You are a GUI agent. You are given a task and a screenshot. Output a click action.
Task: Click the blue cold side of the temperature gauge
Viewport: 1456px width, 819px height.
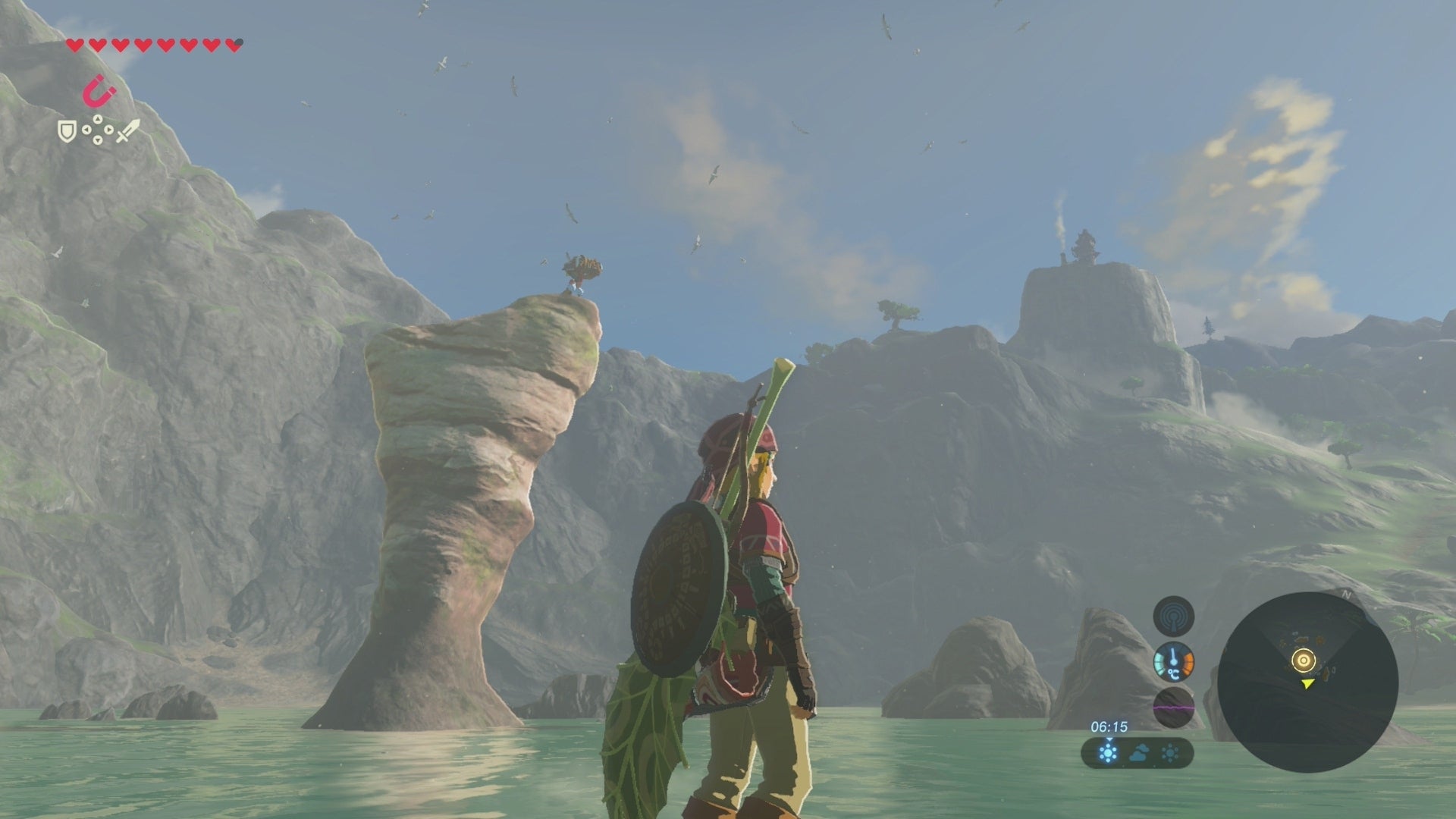pos(1159,661)
